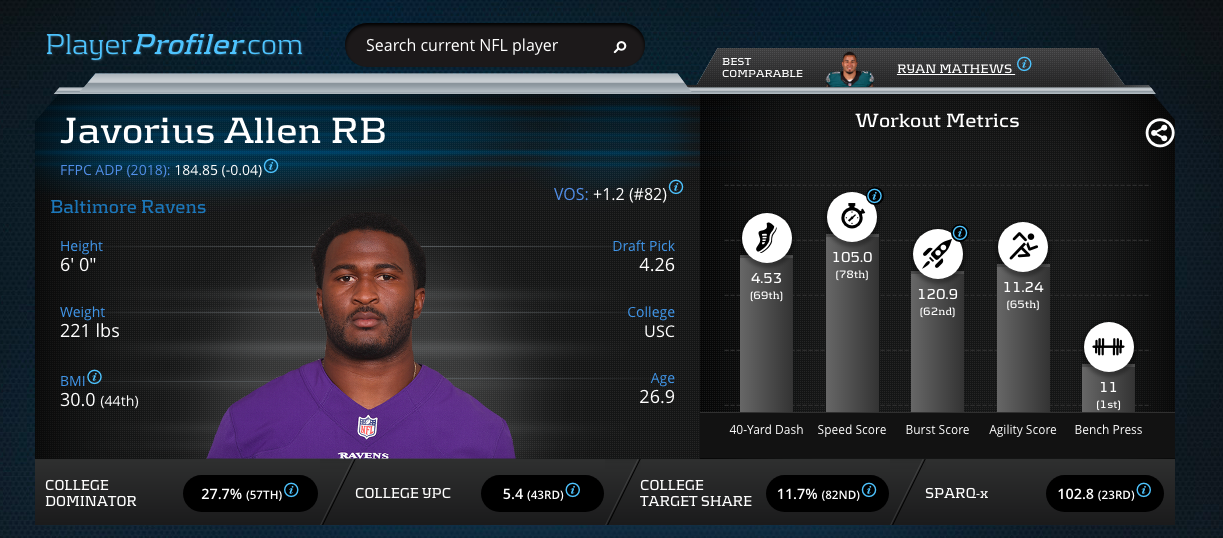Show the FFPC ADP info tooltip
Viewport: 1223px width, 538px height.
[271, 166]
